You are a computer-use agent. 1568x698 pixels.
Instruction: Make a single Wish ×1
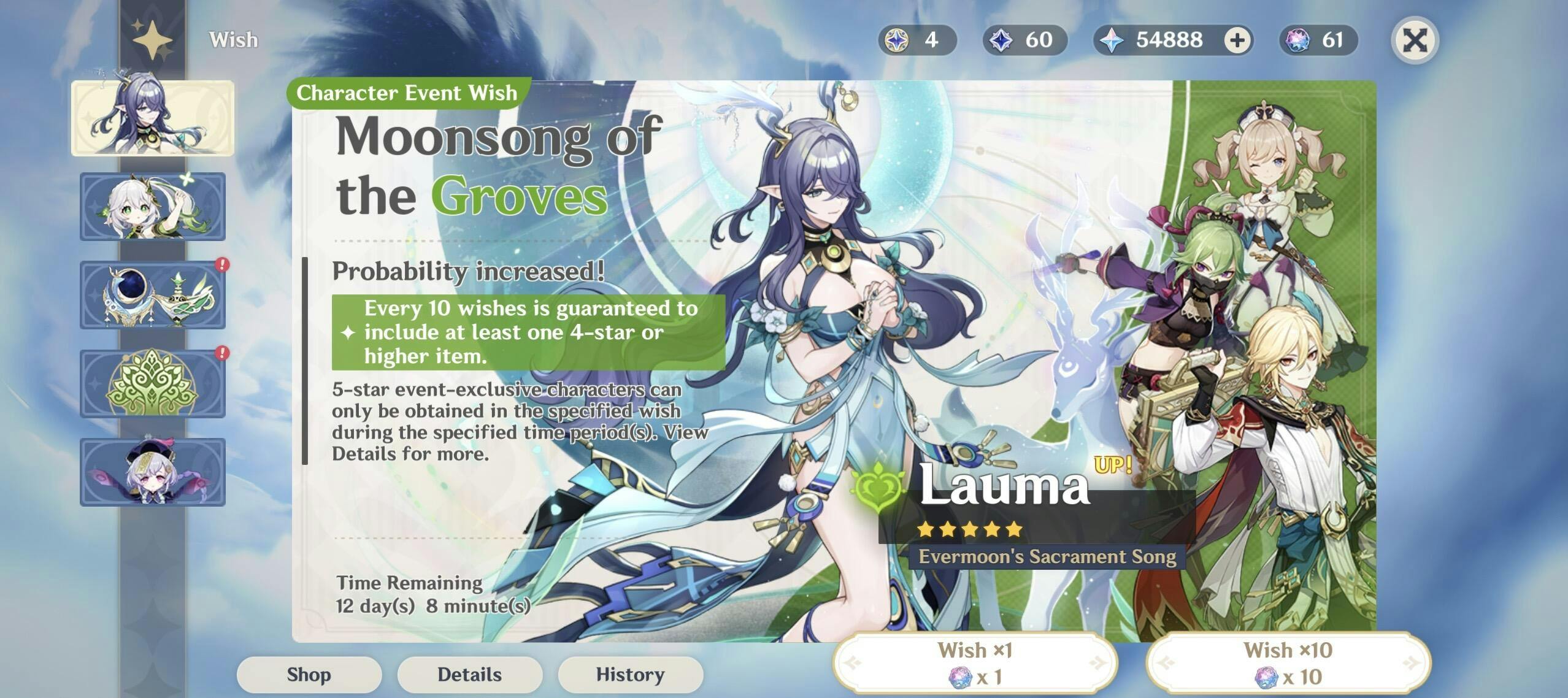tap(974, 663)
